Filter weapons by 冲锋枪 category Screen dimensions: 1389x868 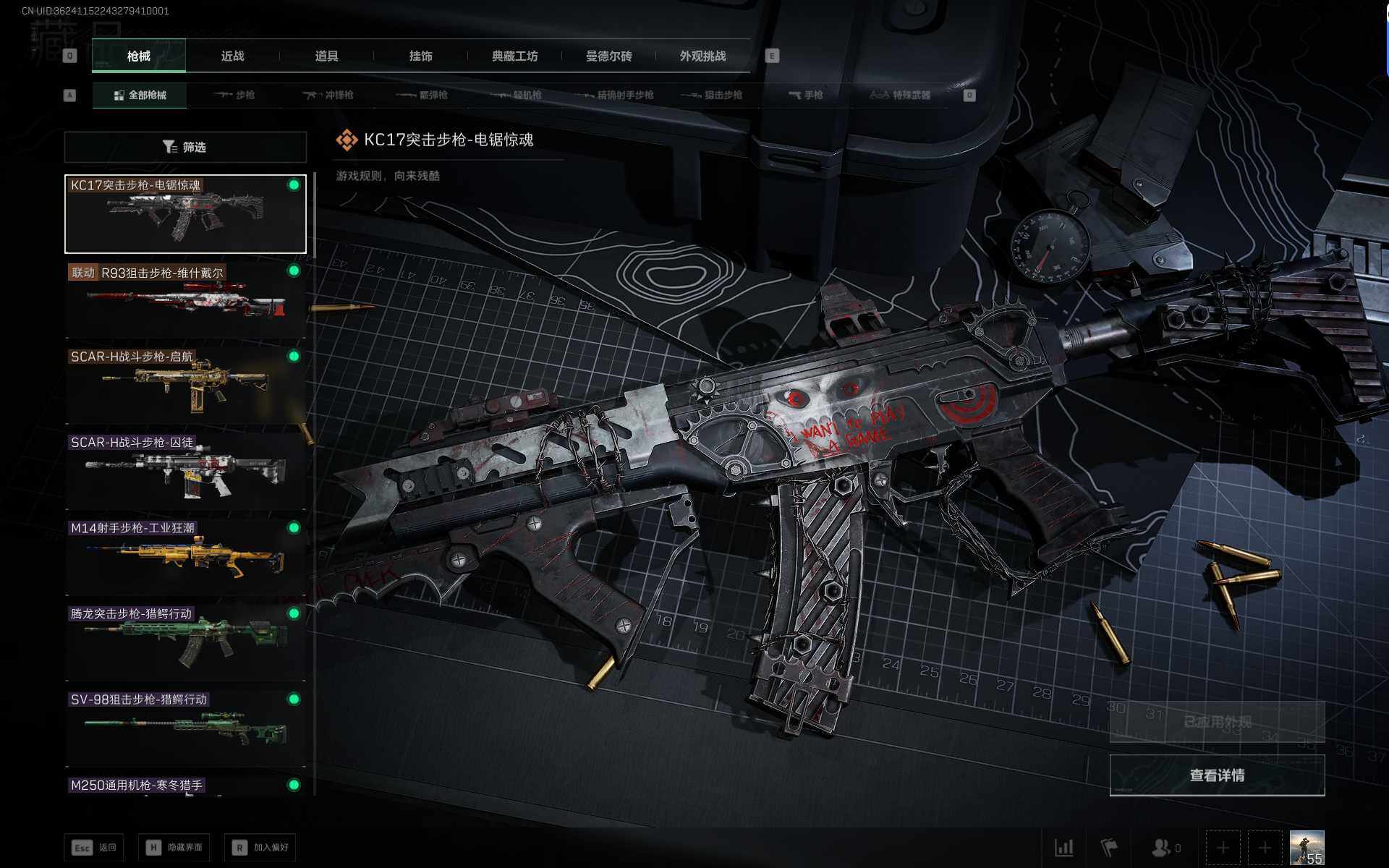328,95
